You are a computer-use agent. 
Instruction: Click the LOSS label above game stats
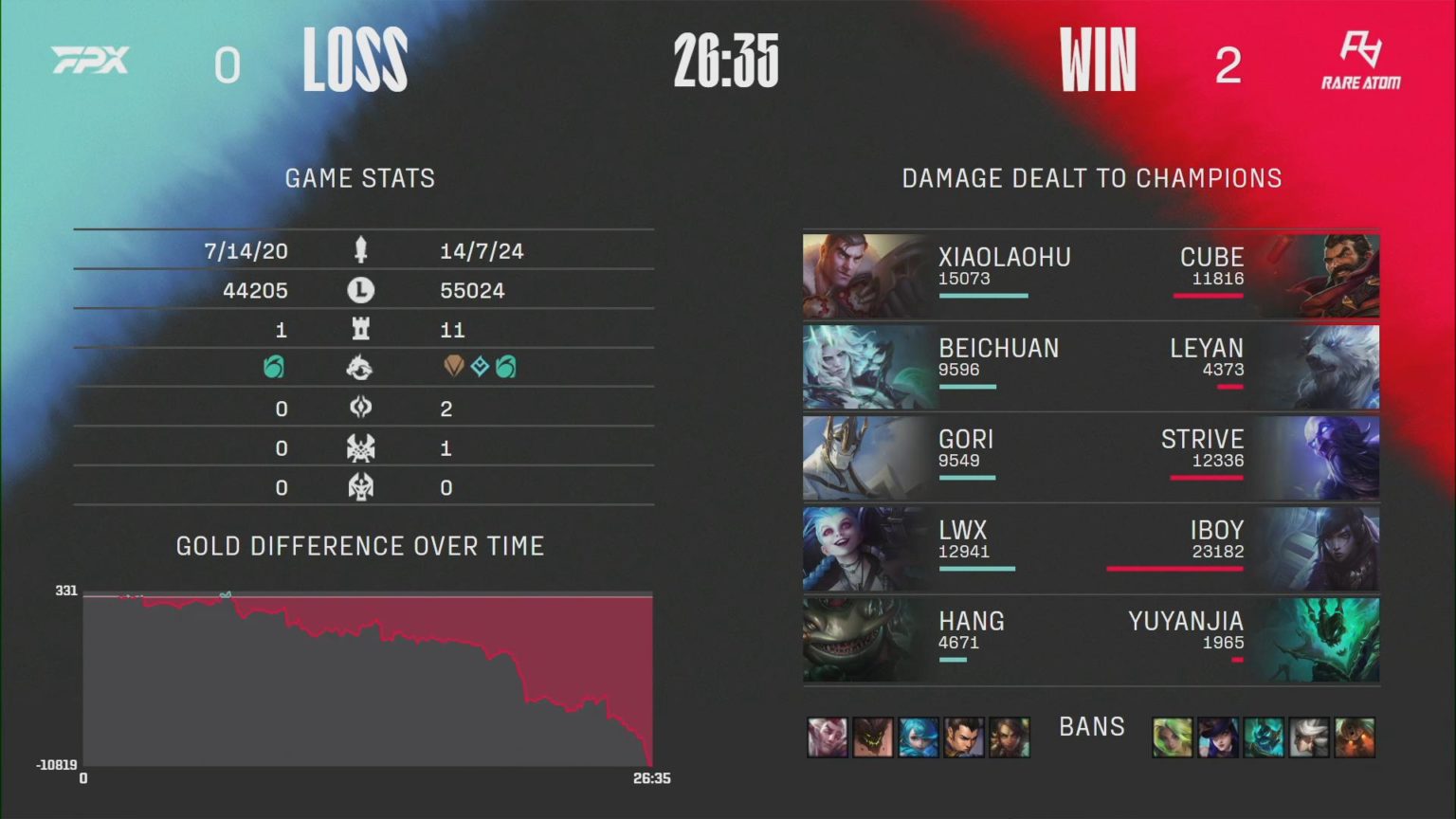[355, 61]
